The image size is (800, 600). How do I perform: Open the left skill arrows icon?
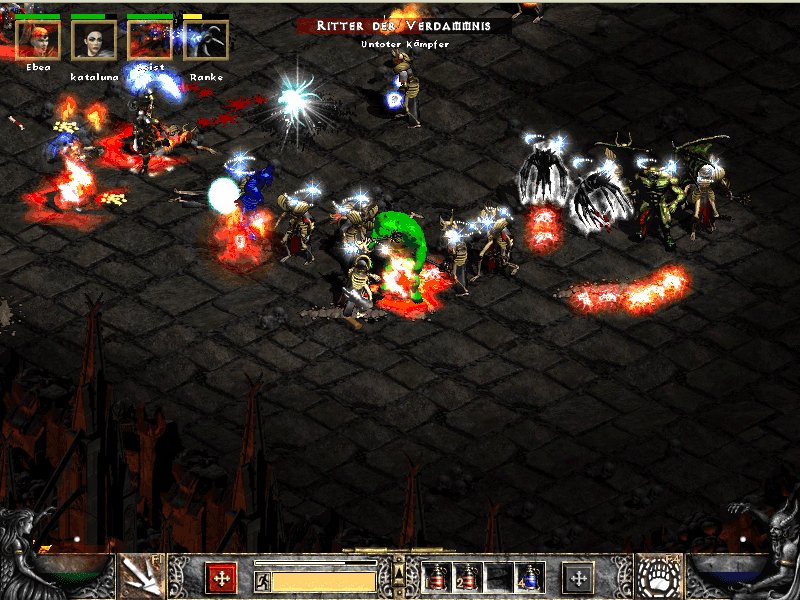coord(140,576)
